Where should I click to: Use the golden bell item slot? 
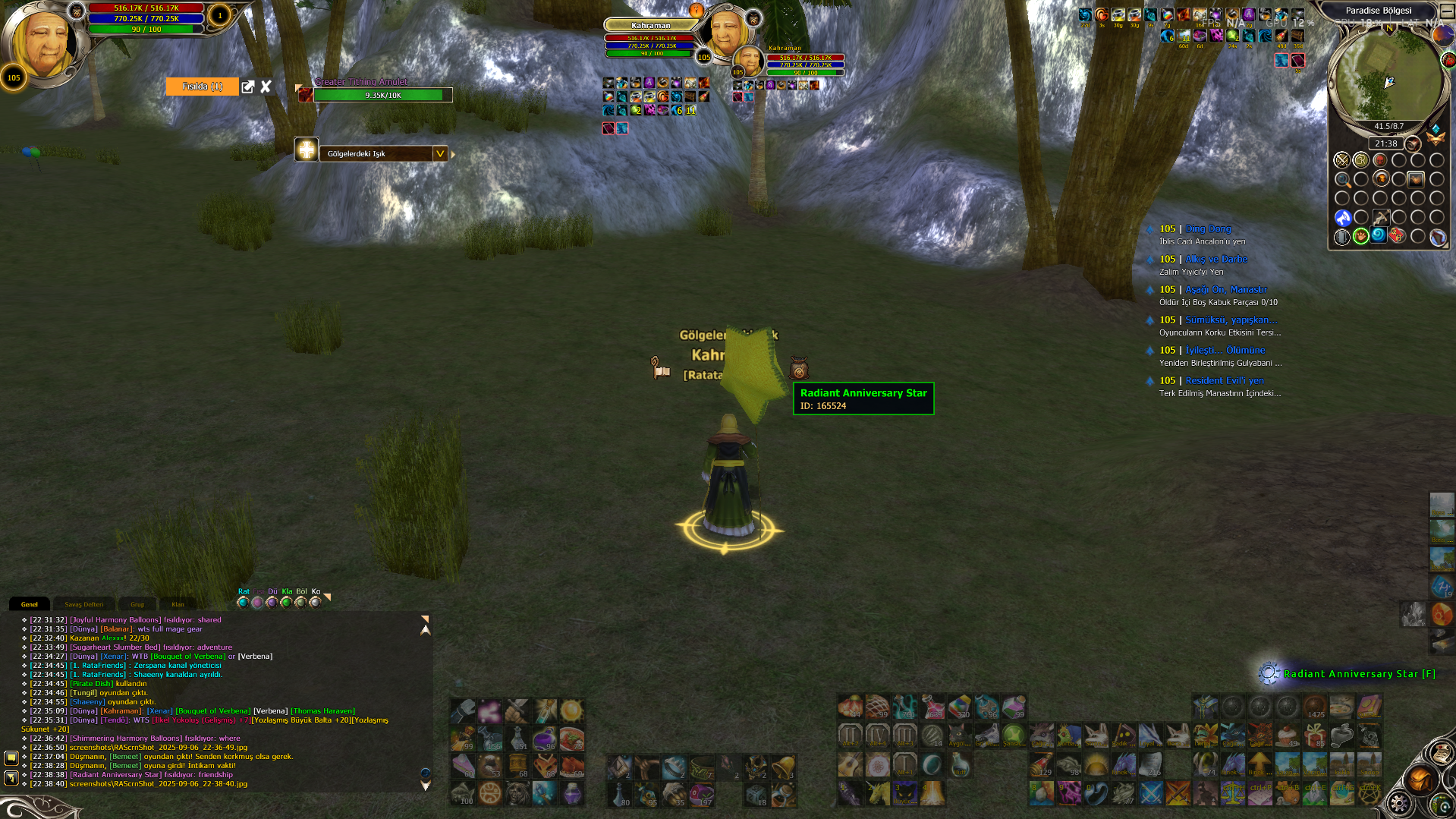tap(784, 767)
